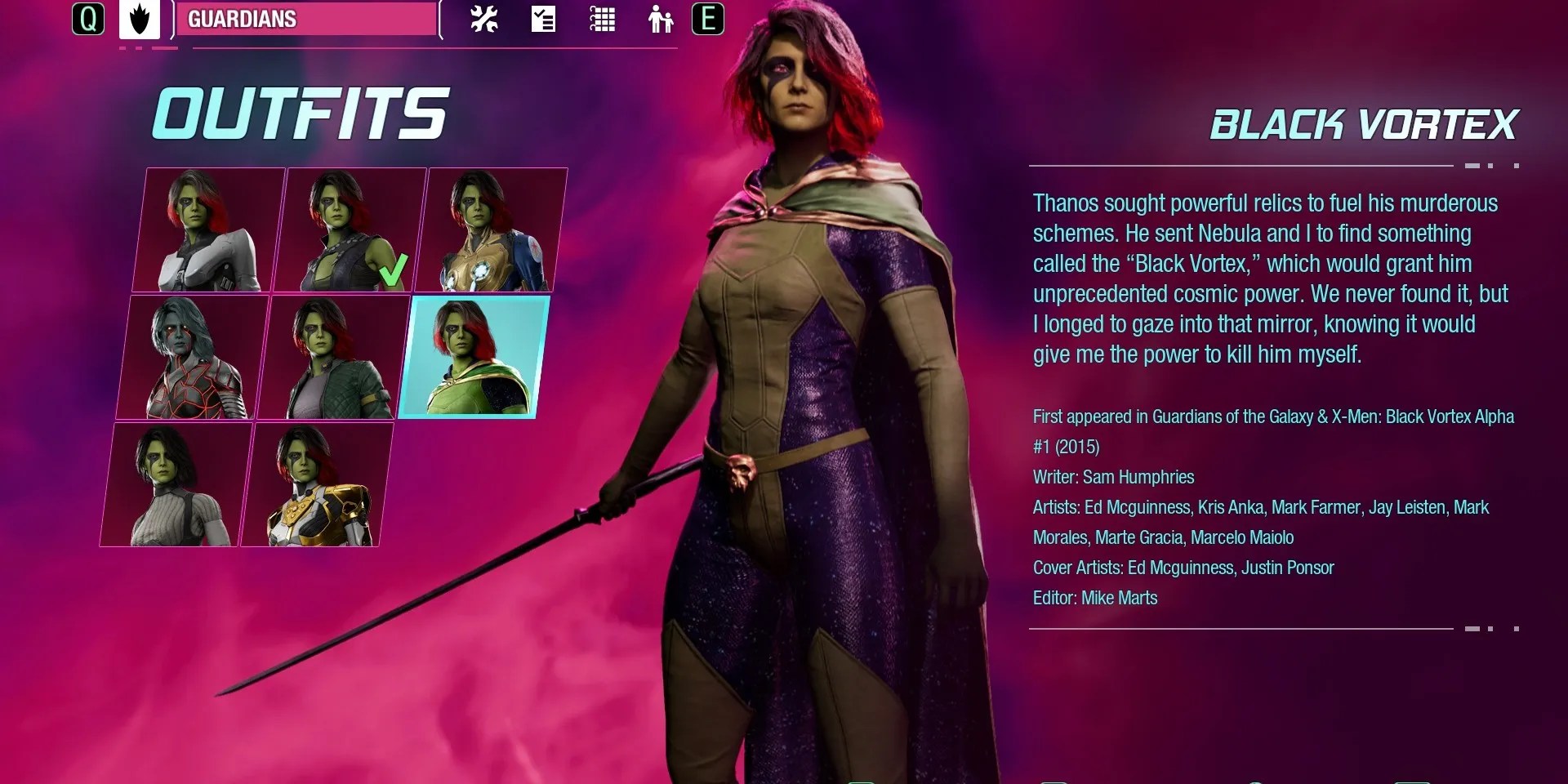1568x784 pixels.
Task: Pick the gold and blue armored outfit
Action: tap(491, 230)
